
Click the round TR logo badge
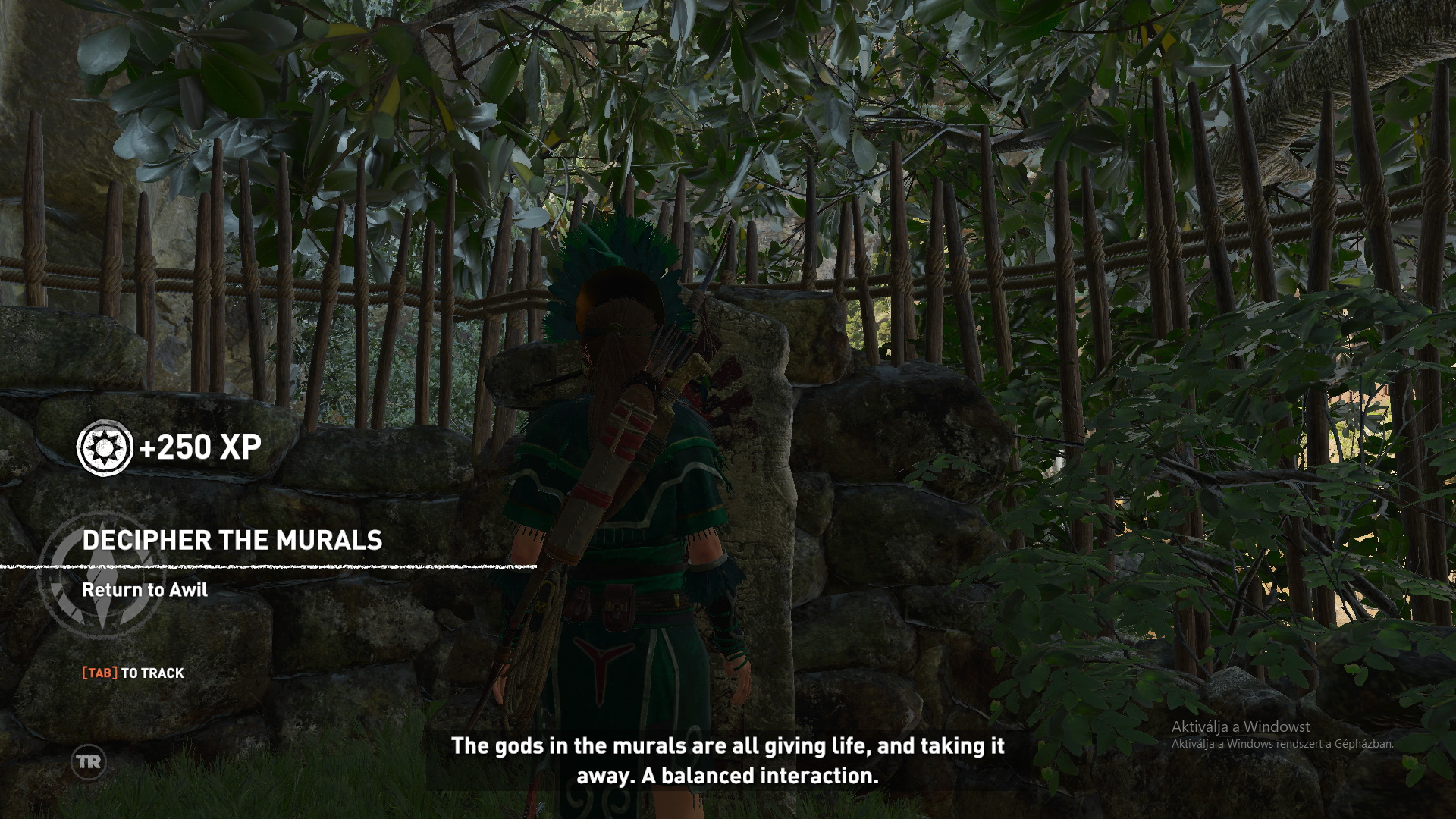point(89,761)
